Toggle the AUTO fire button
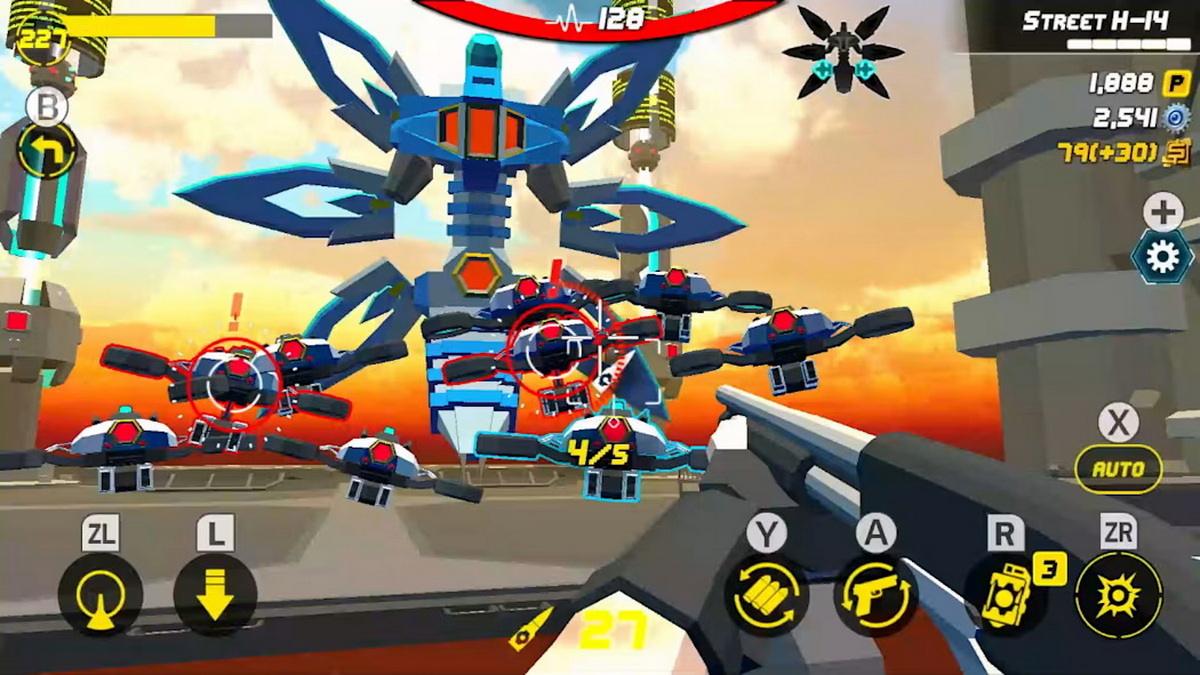 click(1118, 469)
